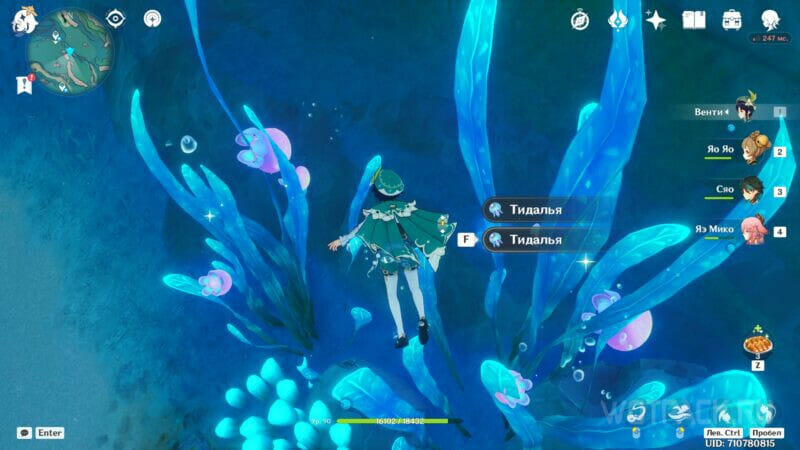Open the quest log bookmark icon
The height and width of the screenshot is (450, 800).
[x=24, y=85]
